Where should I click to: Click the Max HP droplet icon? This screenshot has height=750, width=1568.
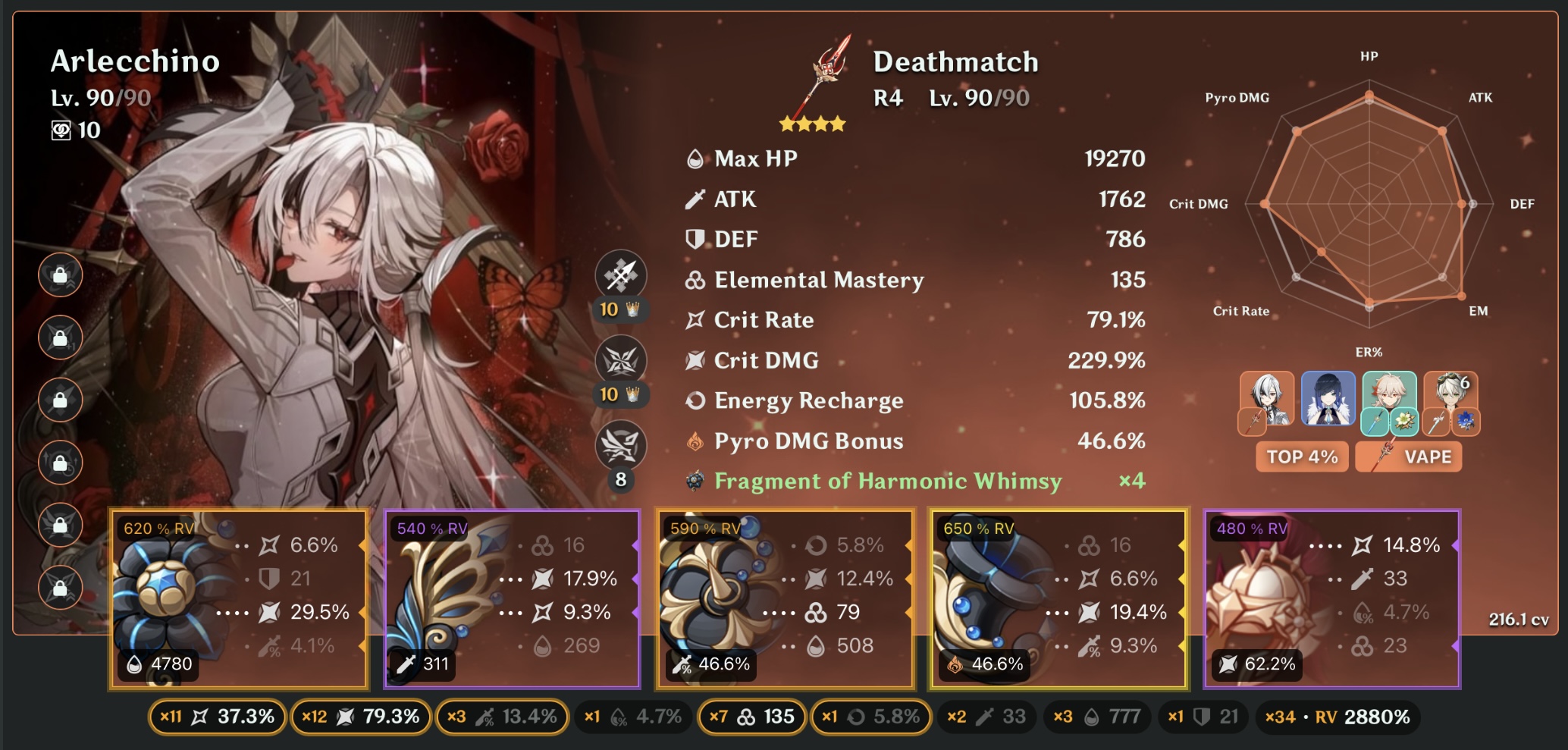[x=694, y=159]
